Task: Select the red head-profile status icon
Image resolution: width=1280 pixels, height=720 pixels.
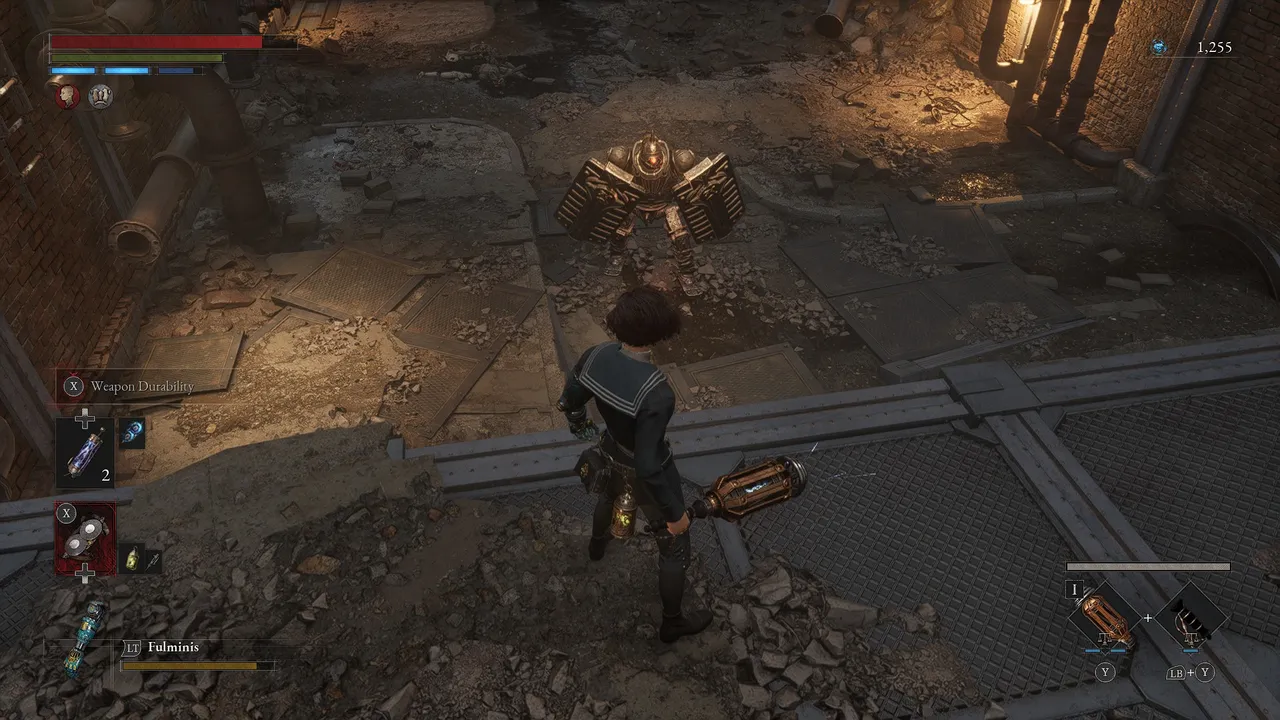Action: point(67,96)
